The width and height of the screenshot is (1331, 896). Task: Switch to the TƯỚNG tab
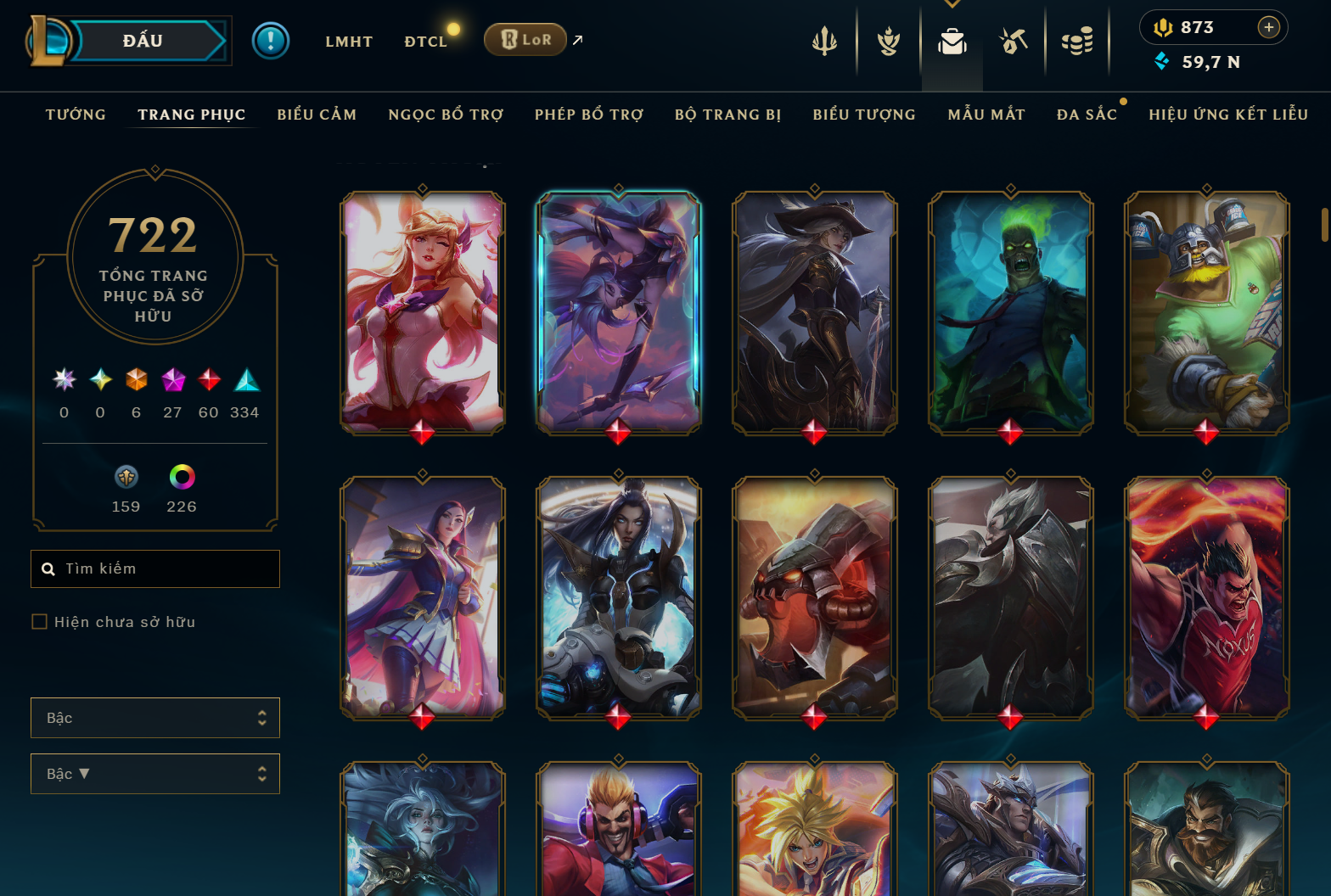pyautogui.click(x=76, y=114)
